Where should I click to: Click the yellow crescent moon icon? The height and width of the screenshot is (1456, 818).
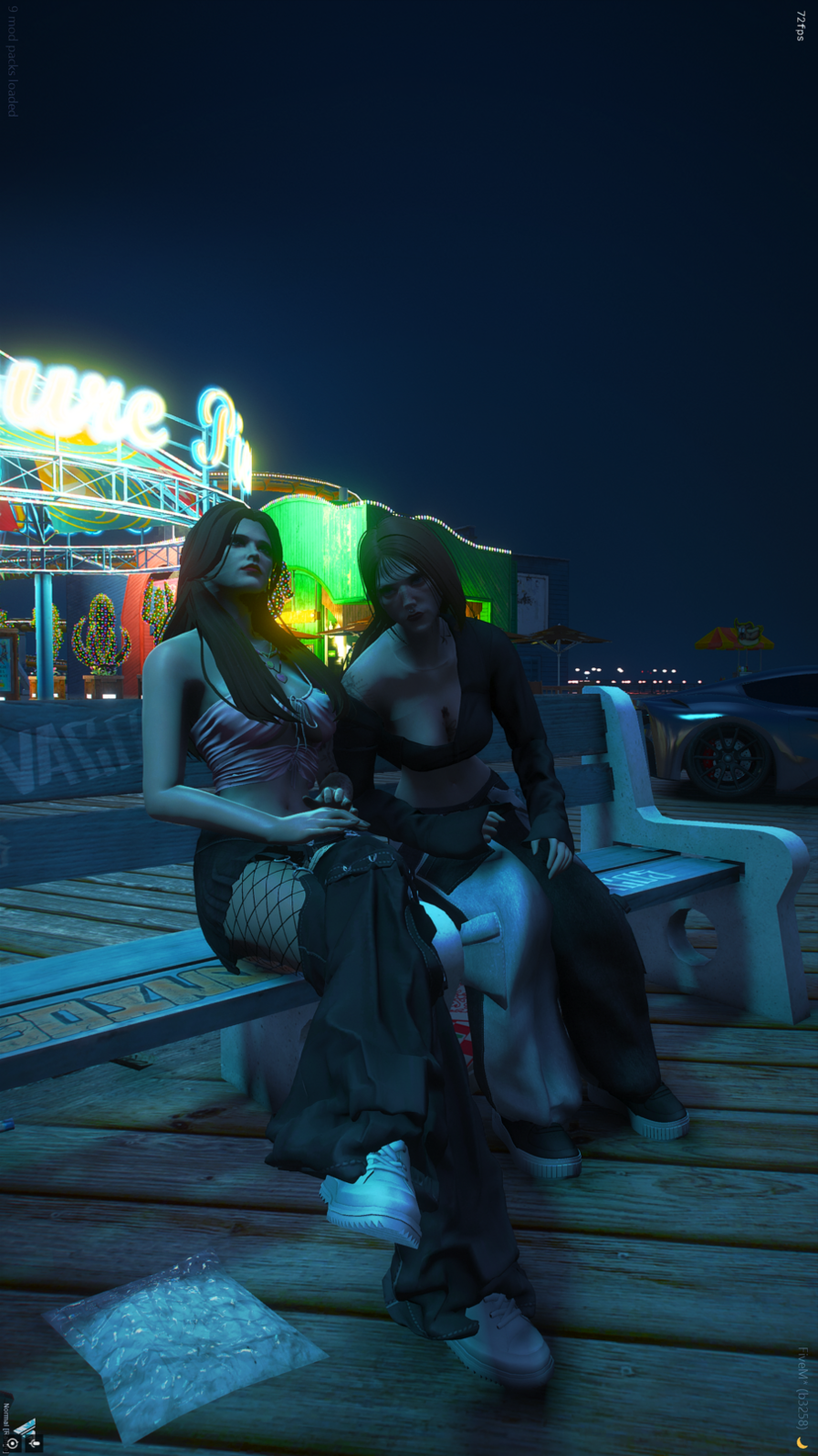[x=802, y=1443]
